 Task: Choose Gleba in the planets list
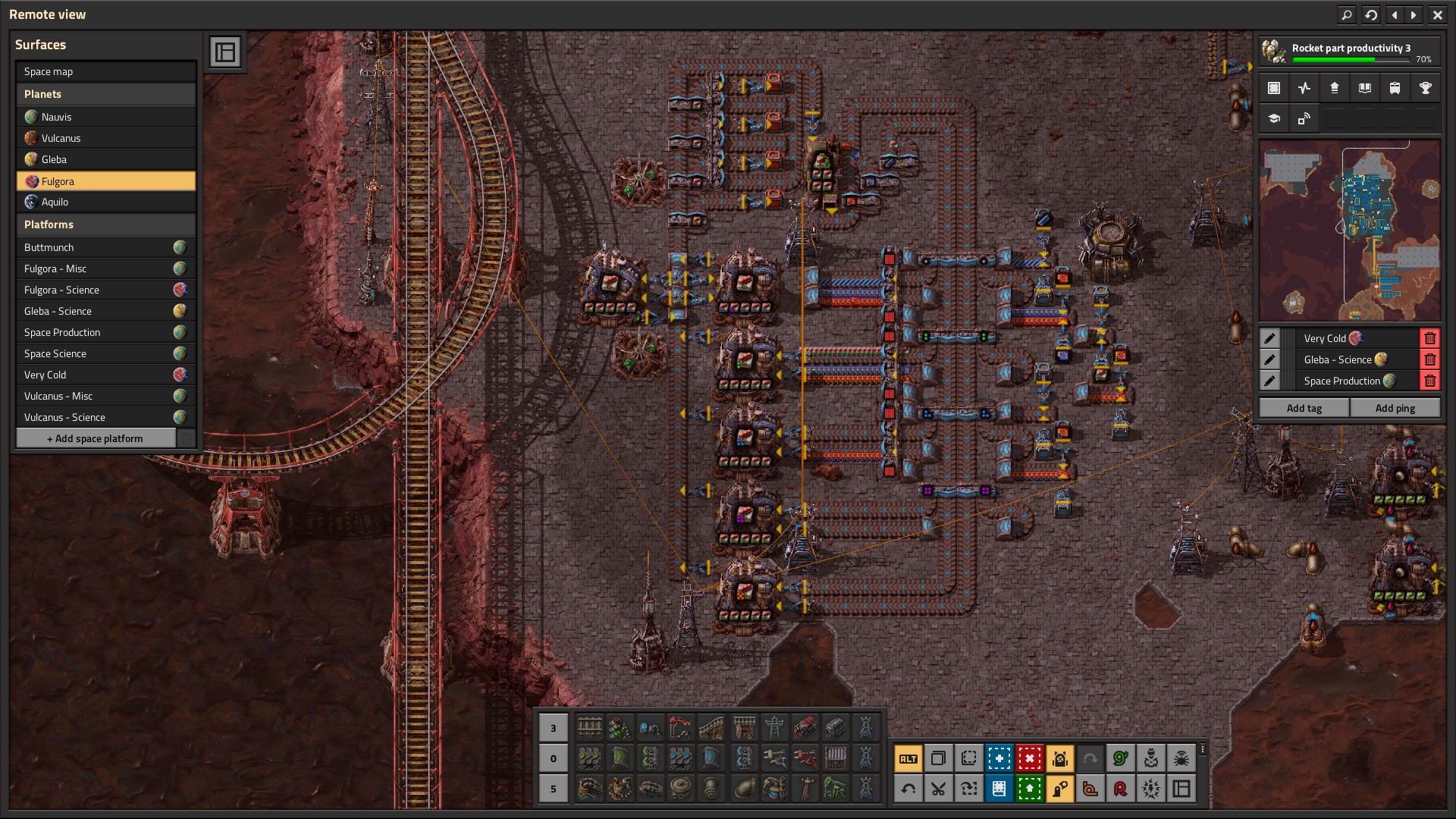(105, 159)
